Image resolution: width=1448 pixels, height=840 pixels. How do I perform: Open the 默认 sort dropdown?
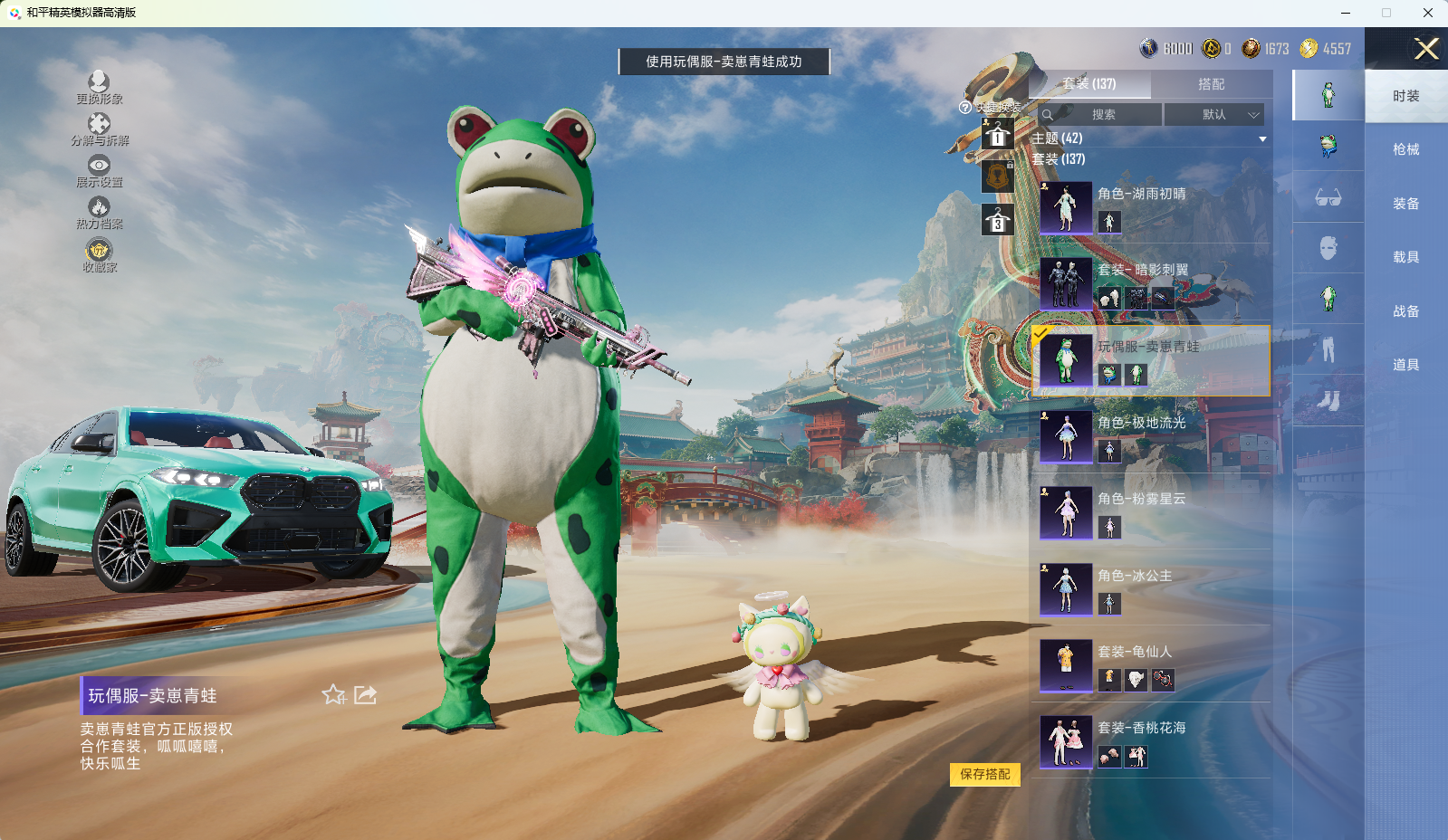tap(1213, 115)
